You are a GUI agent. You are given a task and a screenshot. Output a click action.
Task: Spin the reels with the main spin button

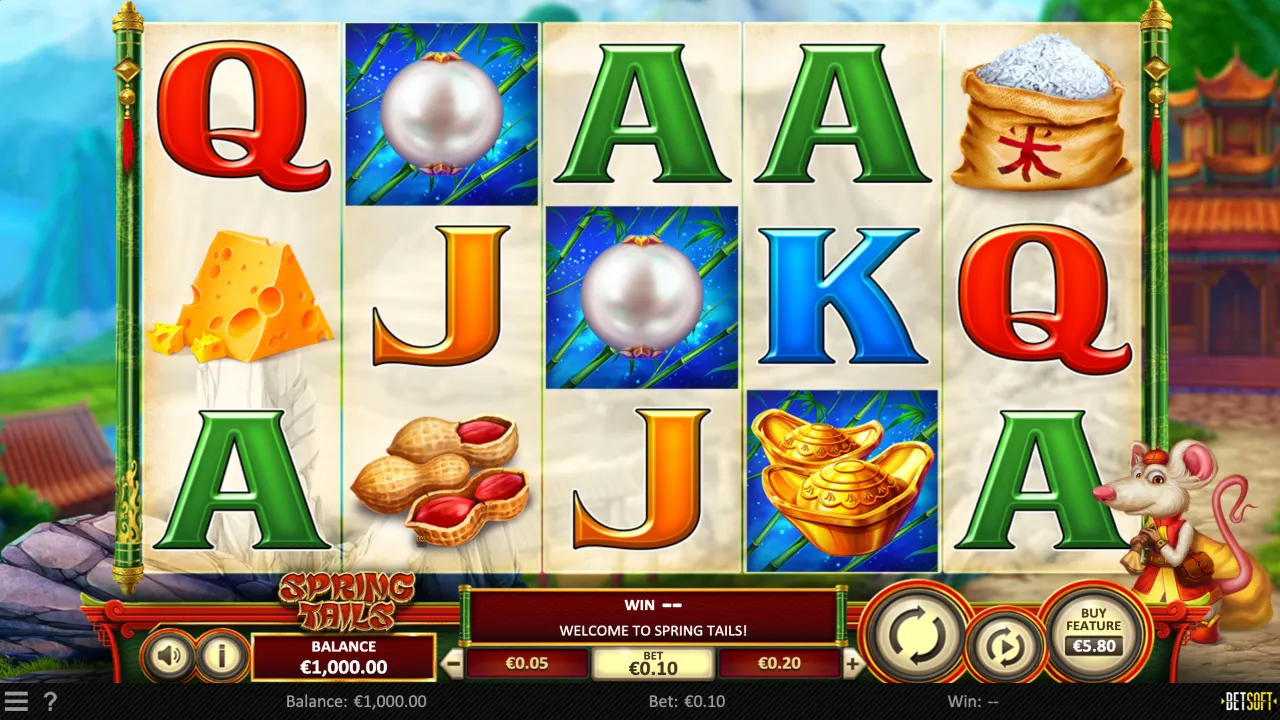point(915,632)
